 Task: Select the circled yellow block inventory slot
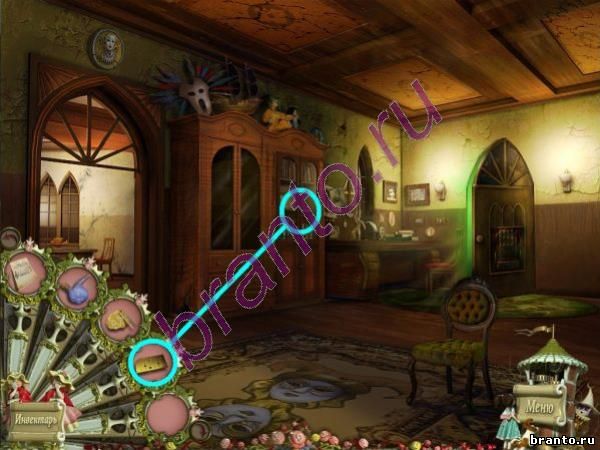click(x=152, y=364)
